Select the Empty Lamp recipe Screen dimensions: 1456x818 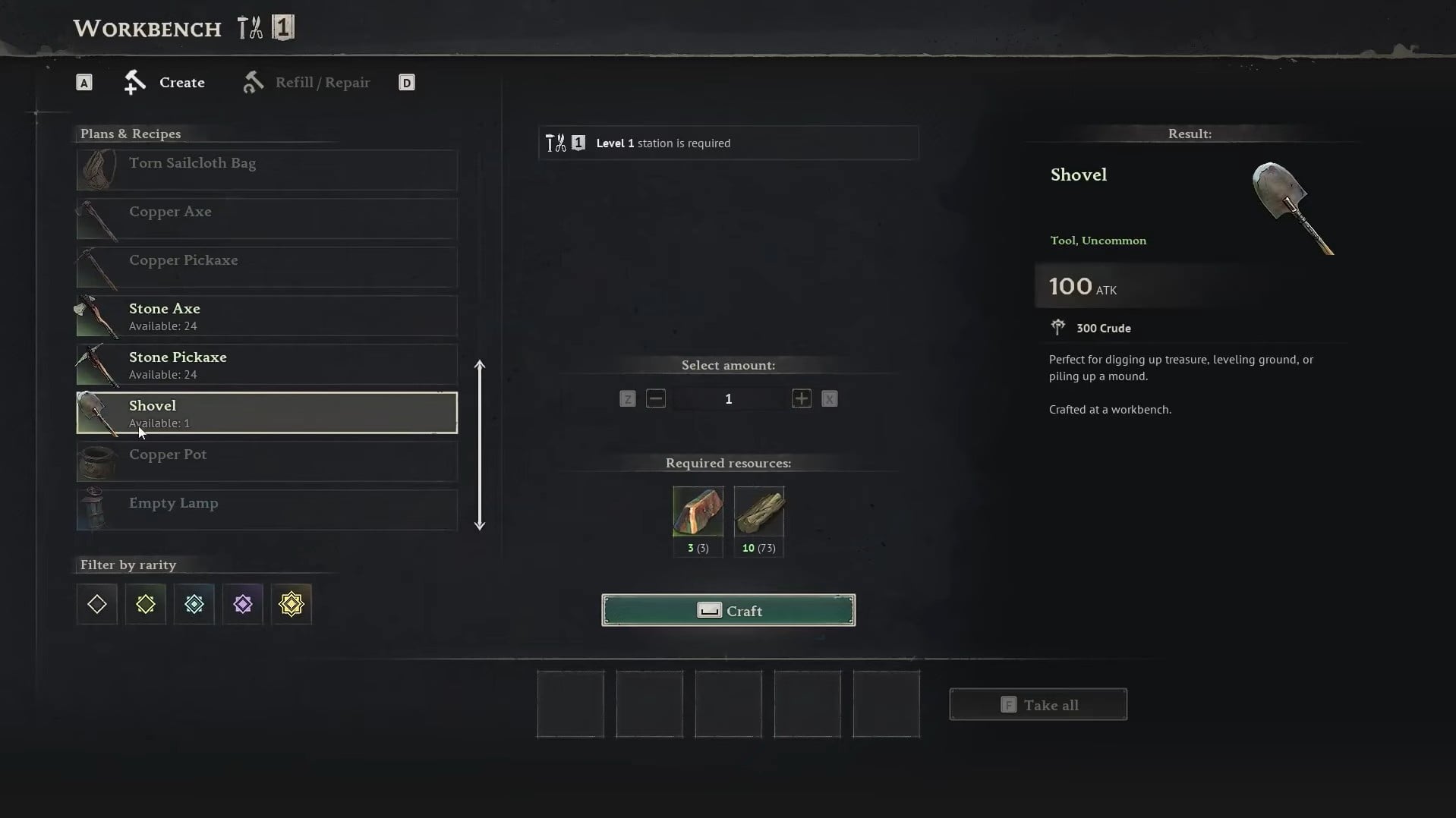(x=266, y=510)
